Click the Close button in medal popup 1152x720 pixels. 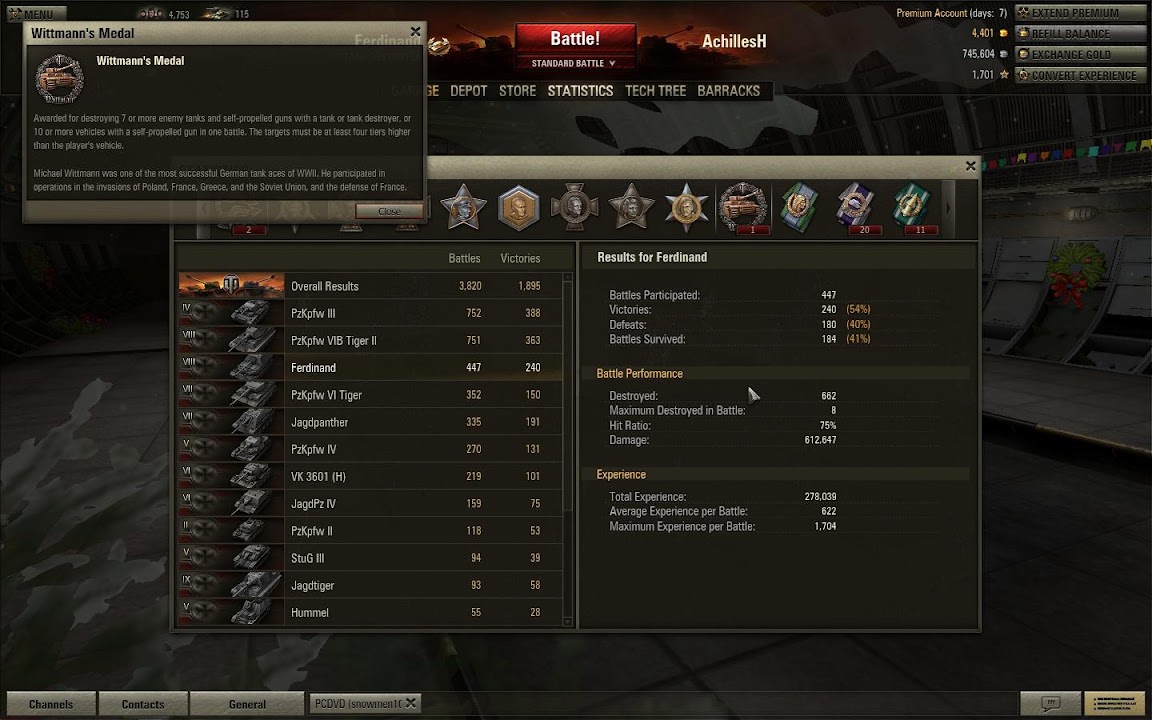pos(389,211)
